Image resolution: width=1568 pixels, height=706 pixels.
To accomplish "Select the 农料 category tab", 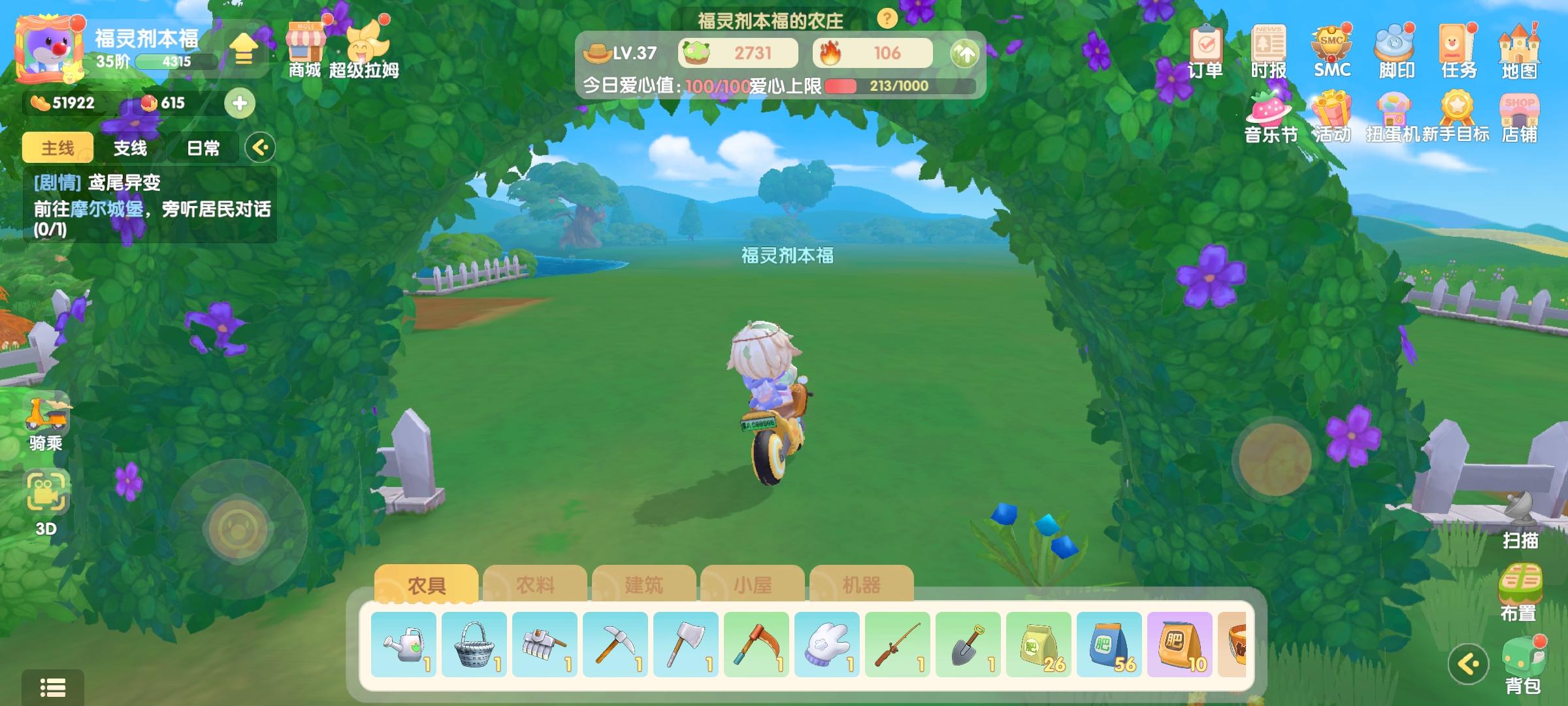I will (x=536, y=586).
